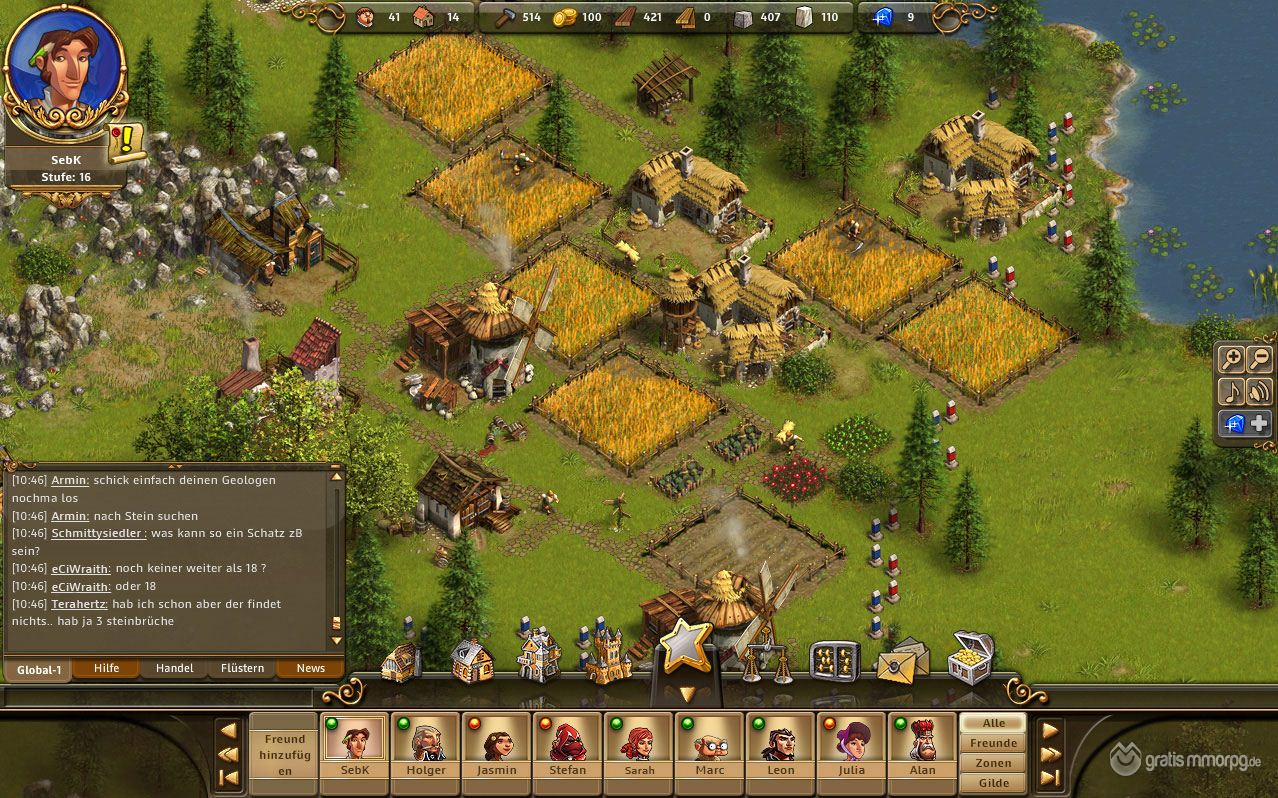Open the yellow quest book with exclamation mark

(127, 144)
